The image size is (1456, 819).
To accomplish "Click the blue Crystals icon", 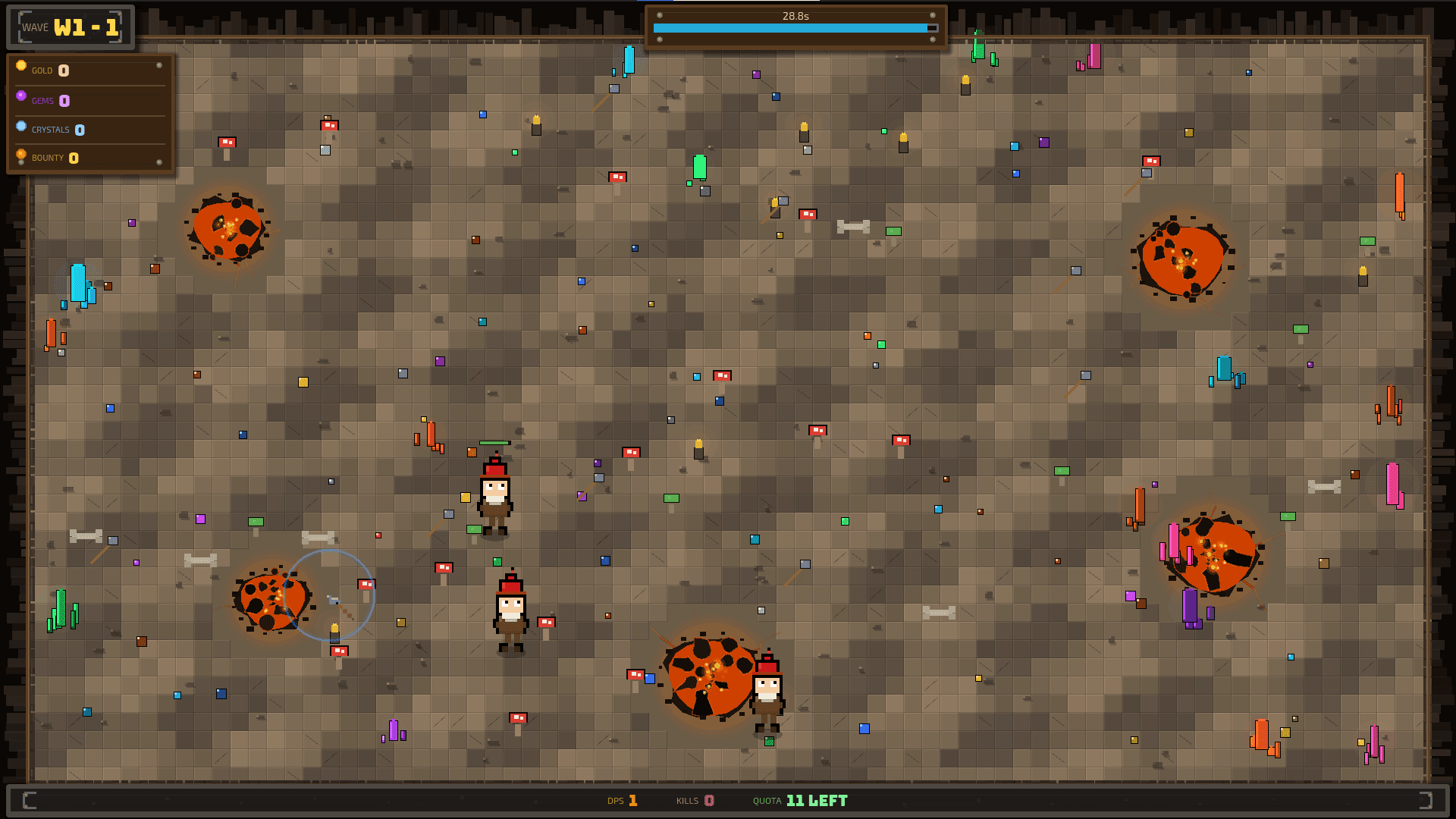I will 21,126.
